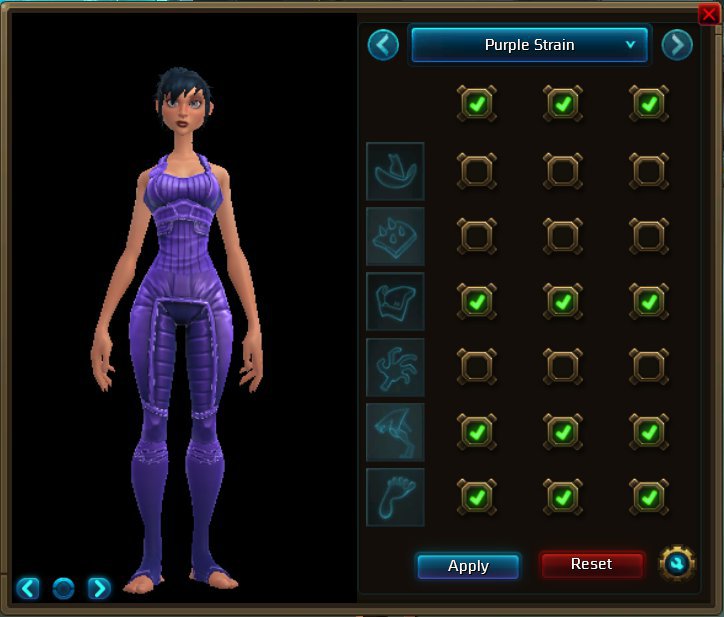Close the dye window with red X

point(708,14)
